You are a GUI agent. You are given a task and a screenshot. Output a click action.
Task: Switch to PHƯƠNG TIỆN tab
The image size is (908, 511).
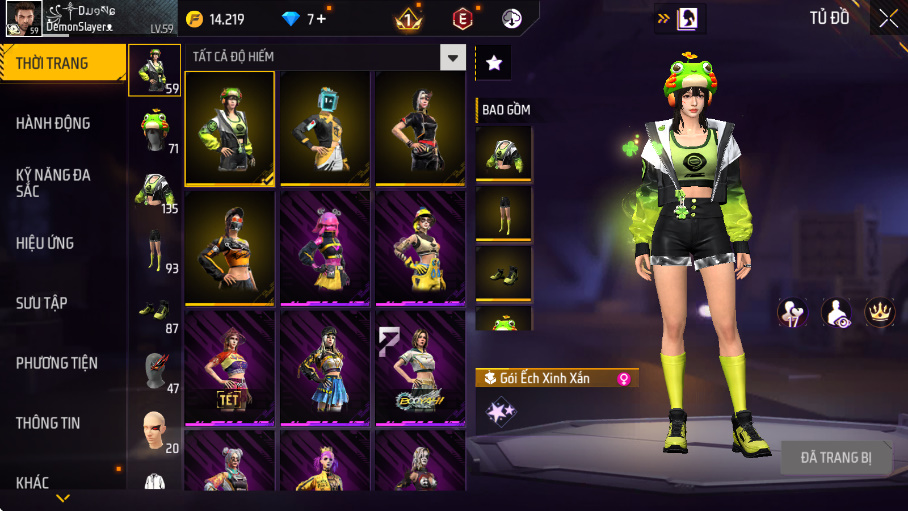(62, 363)
